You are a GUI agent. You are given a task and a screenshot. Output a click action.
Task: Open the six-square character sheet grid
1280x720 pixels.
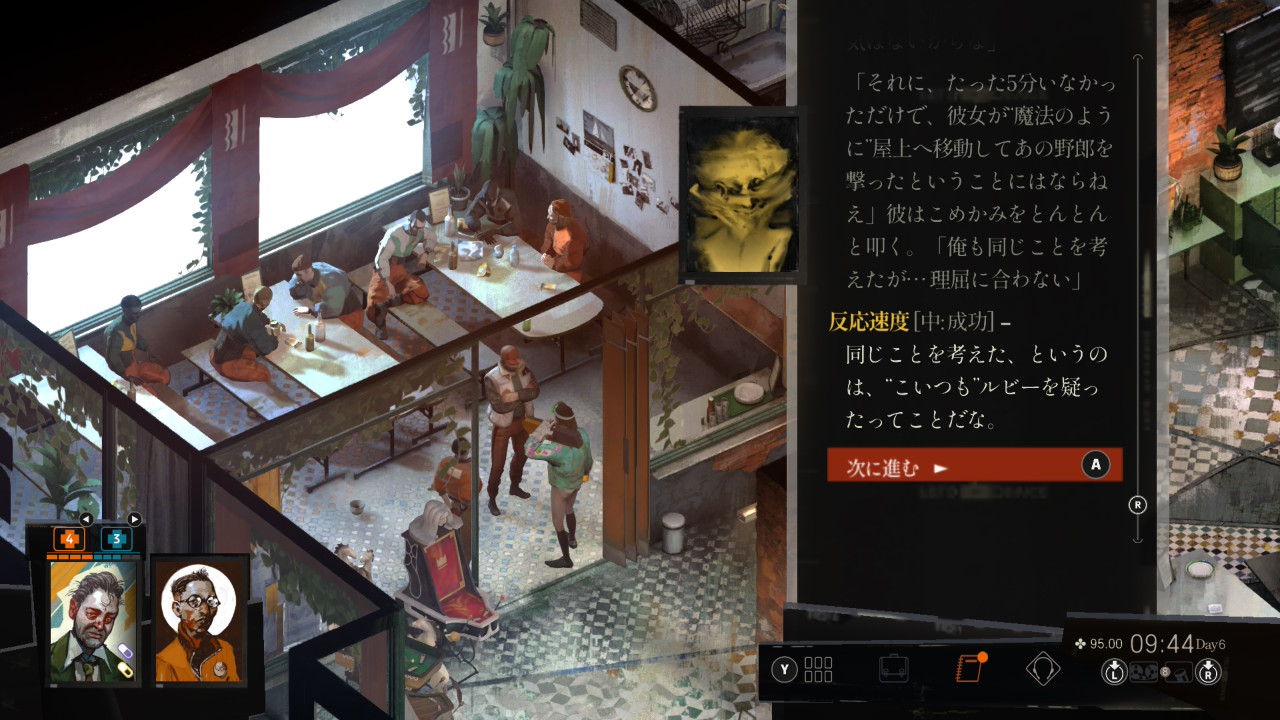point(818,669)
